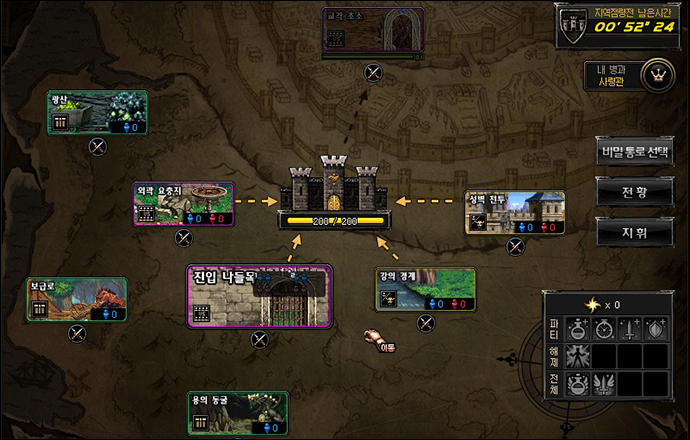This screenshot has width=690, height=440.
Task: Select the 광산 mine area tile
Action: point(98,113)
